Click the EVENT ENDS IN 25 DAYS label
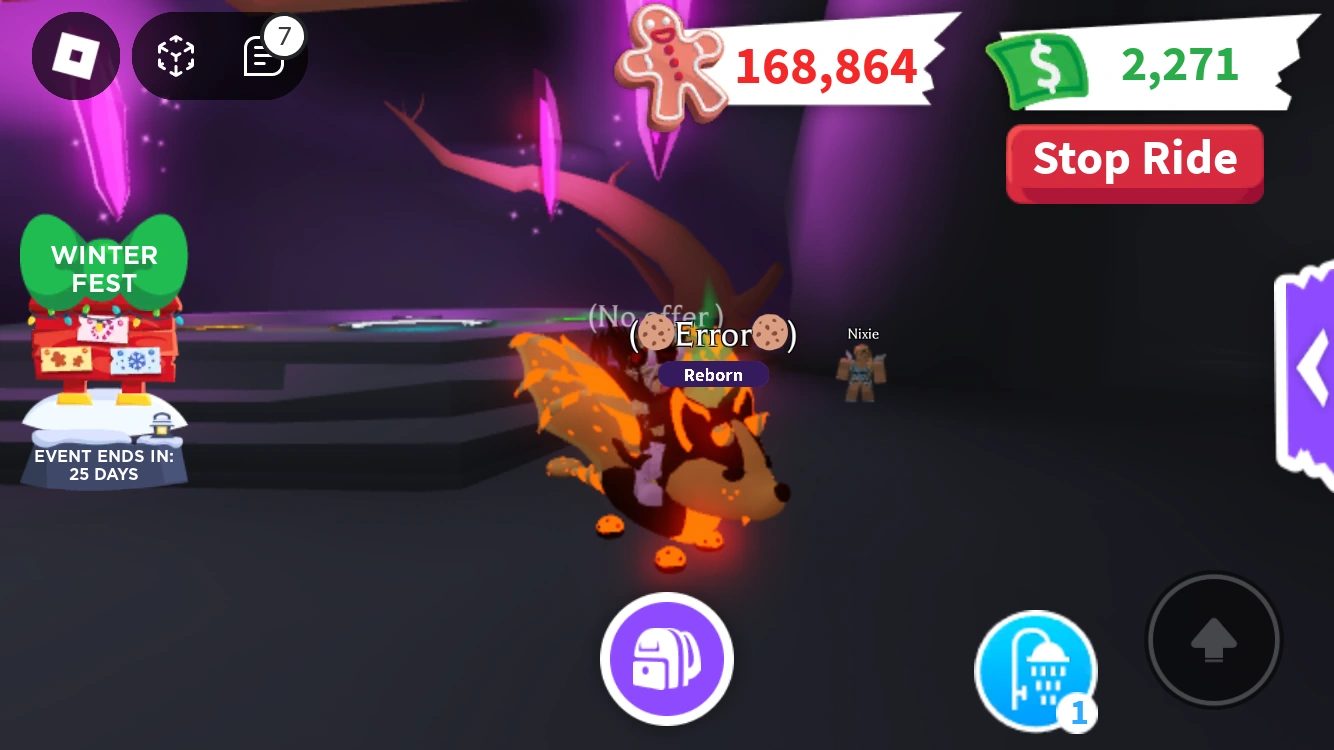The image size is (1334, 750). pyautogui.click(x=104, y=464)
